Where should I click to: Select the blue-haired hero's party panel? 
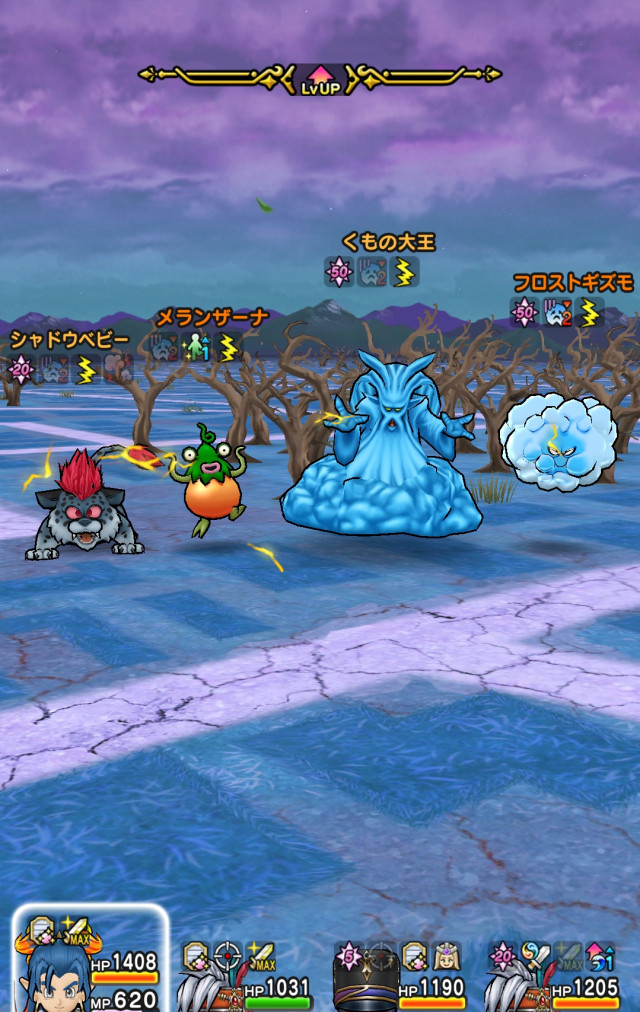coord(88,962)
